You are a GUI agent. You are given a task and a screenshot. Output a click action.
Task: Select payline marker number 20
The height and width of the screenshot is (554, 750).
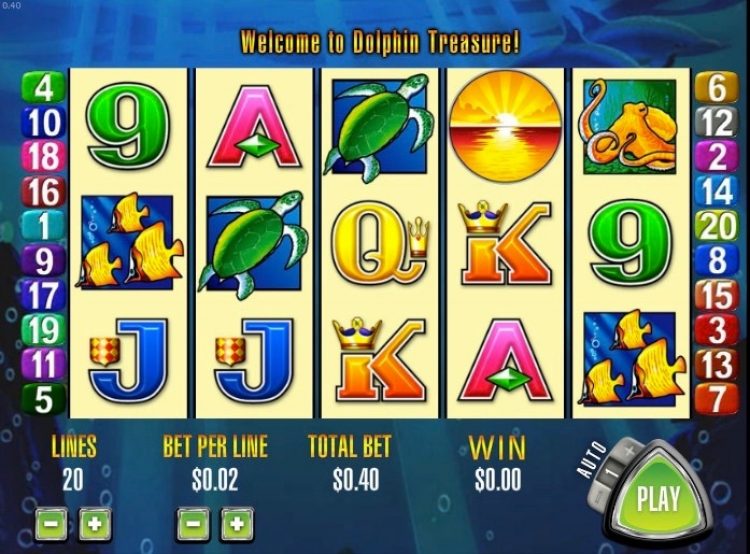click(x=718, y=226)
